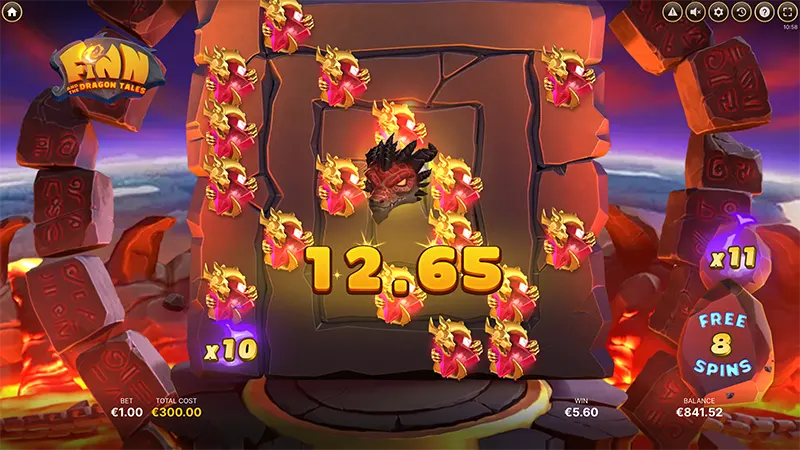The width and height of the screenshot is (800, 450).
Task: Click the warning triangle icon
Action: click(673, 12)
